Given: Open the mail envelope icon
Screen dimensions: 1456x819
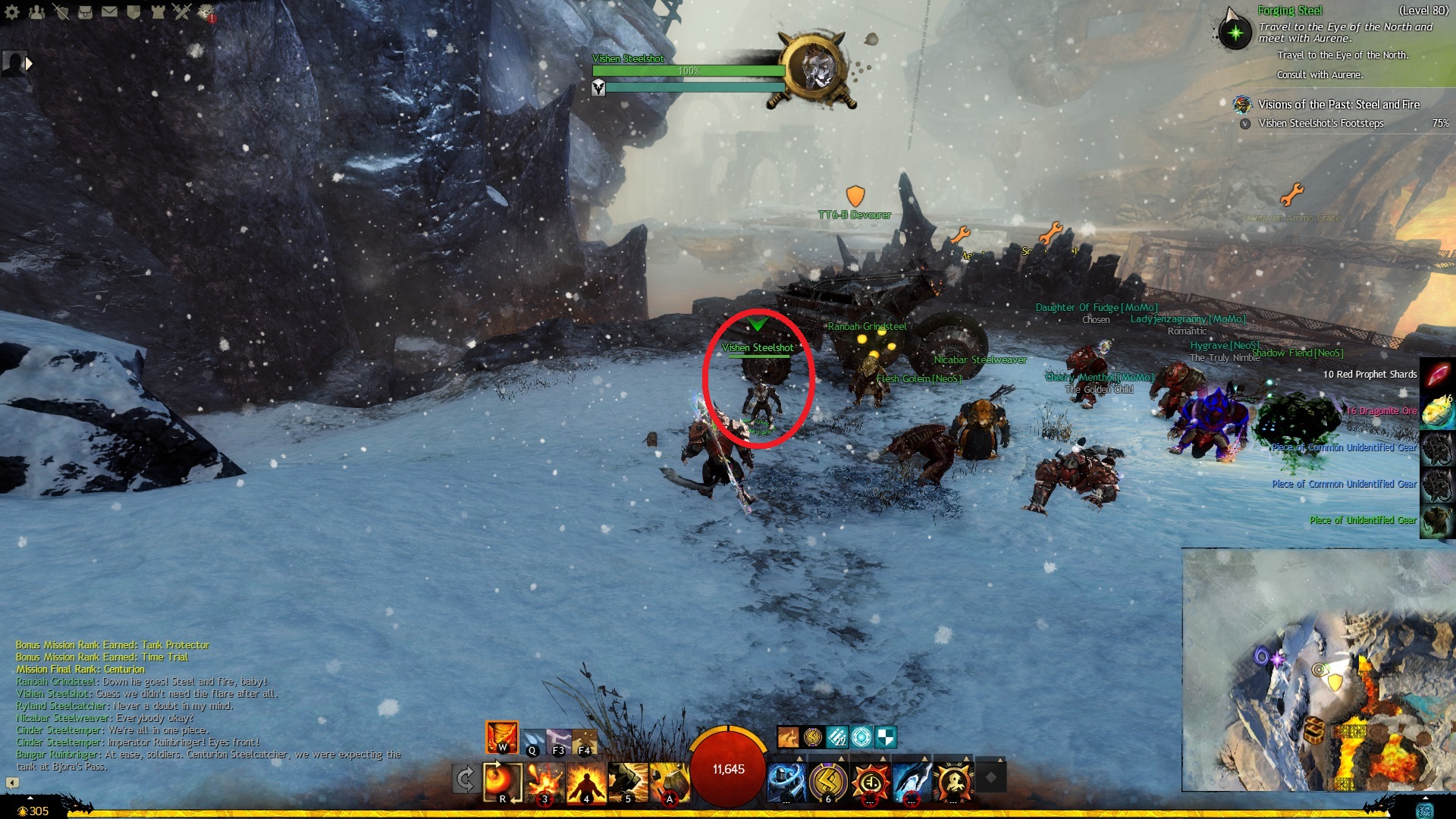Looking at the screenshot, I should pyautogui.click(x=109, y=11).
